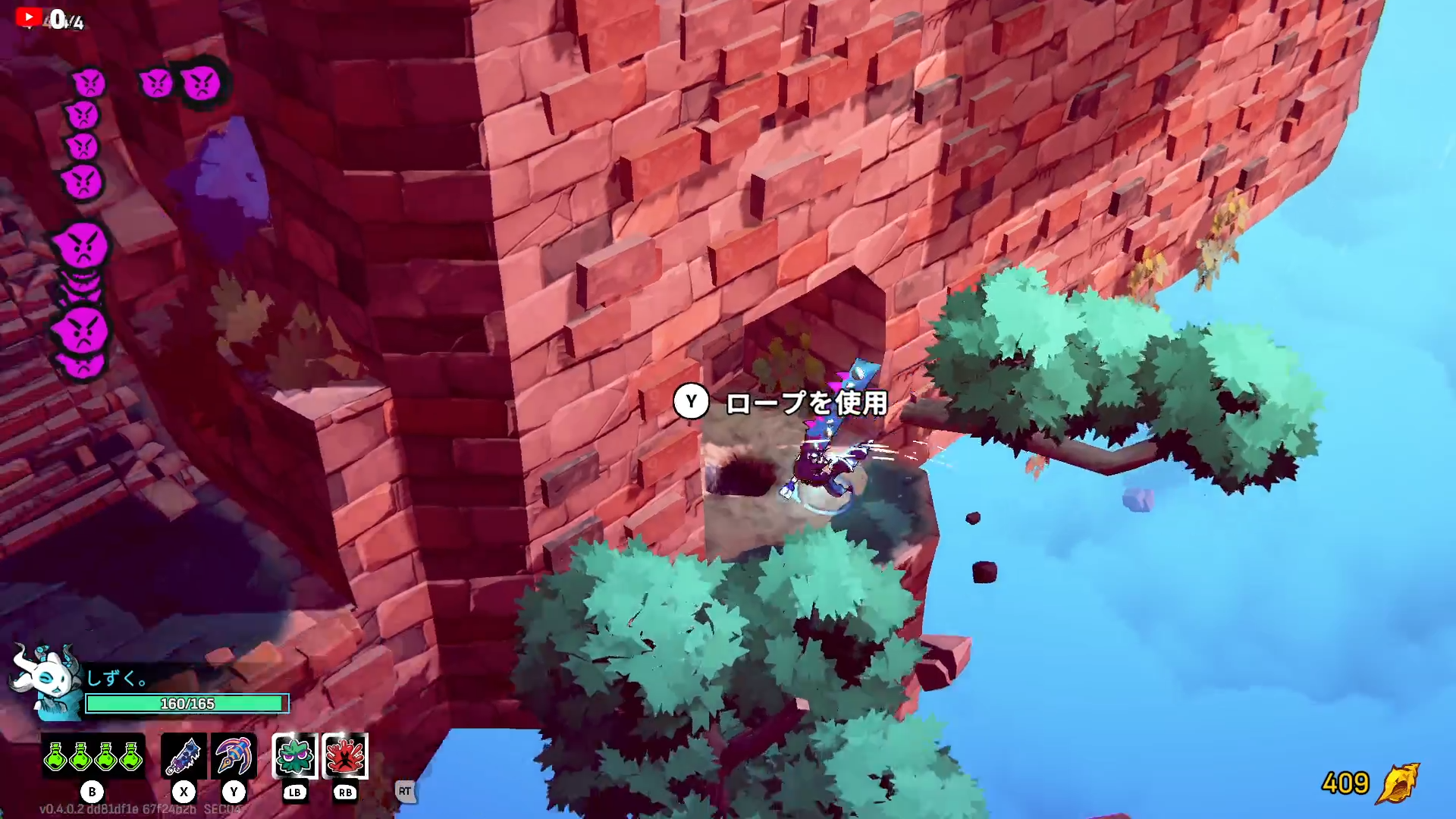Use the grappling hook rope item
This screenshot has width=1456, height=819.
(x=234, y=756)
